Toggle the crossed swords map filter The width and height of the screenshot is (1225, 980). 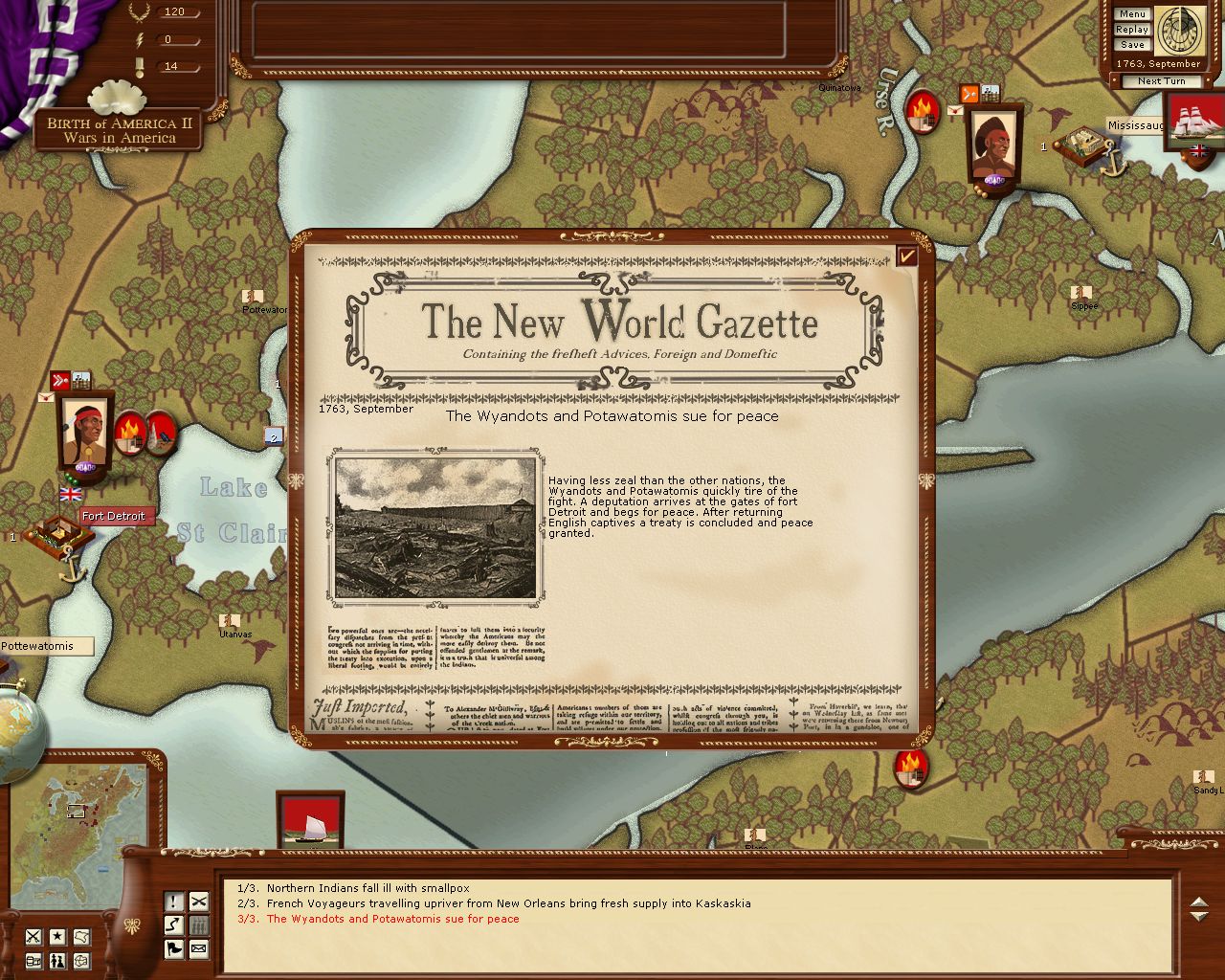pos(33,937)
